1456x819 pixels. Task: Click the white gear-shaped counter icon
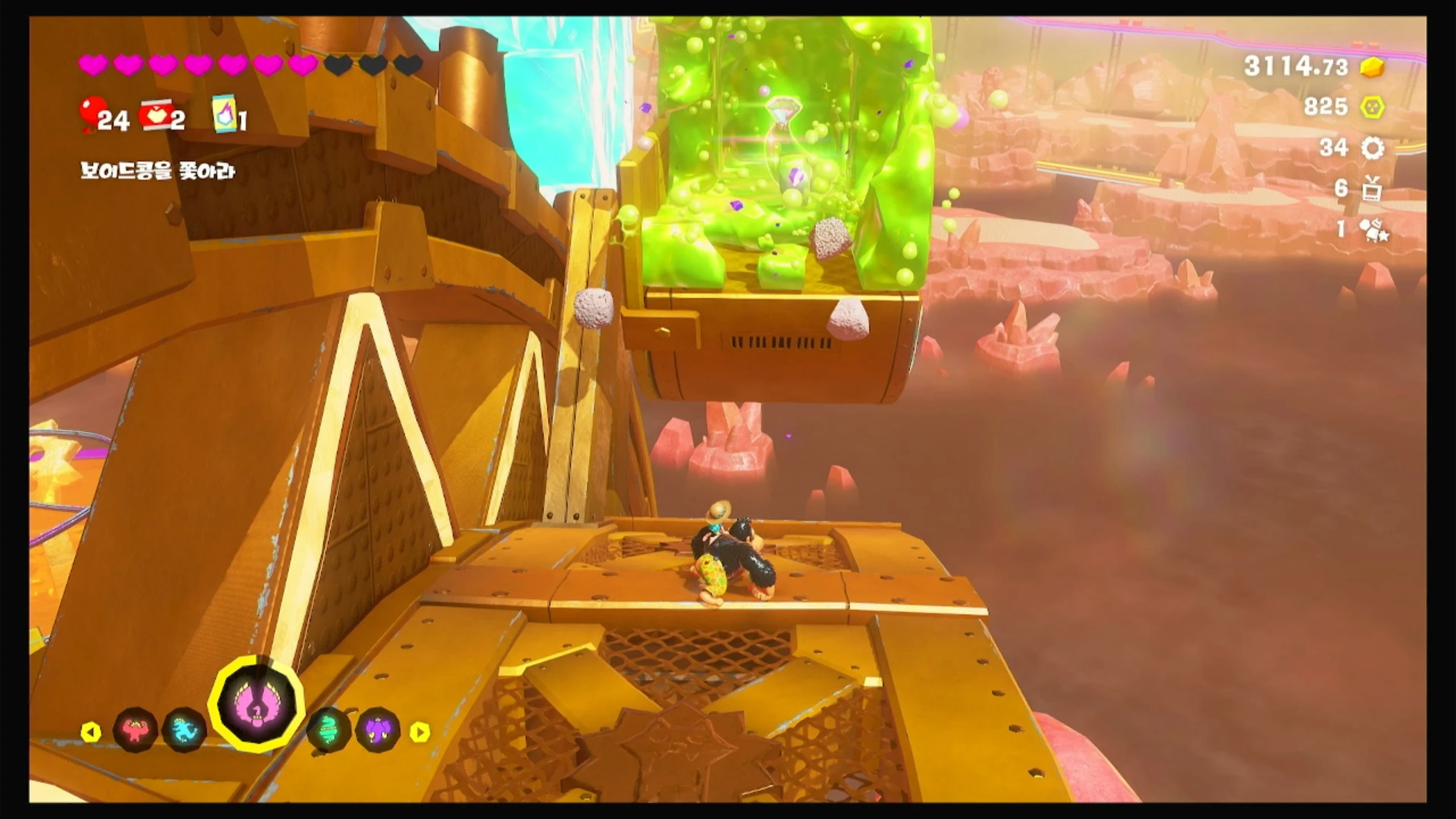(1372, 148)
